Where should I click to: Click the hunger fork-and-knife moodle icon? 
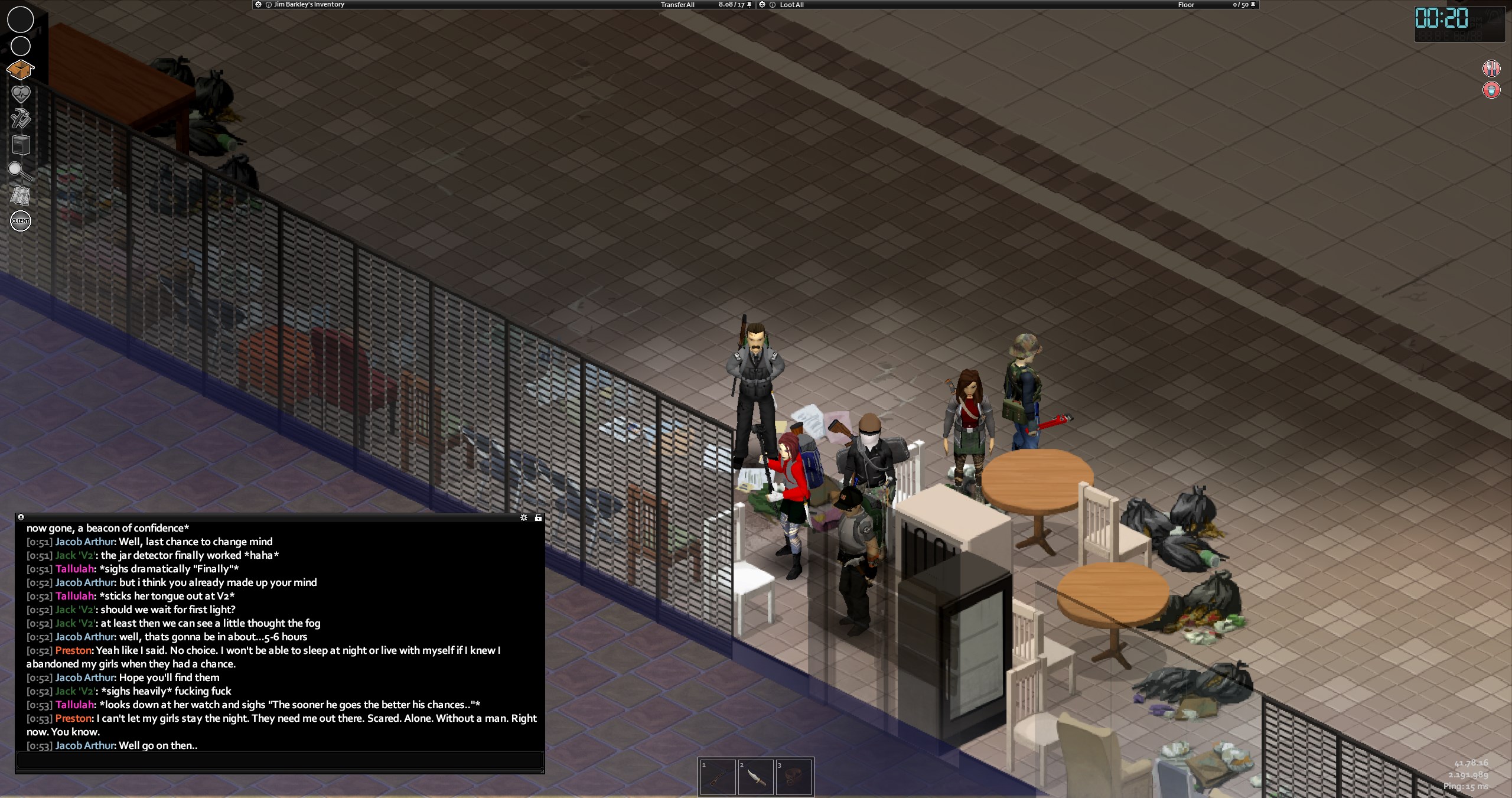click(1491, 69)
